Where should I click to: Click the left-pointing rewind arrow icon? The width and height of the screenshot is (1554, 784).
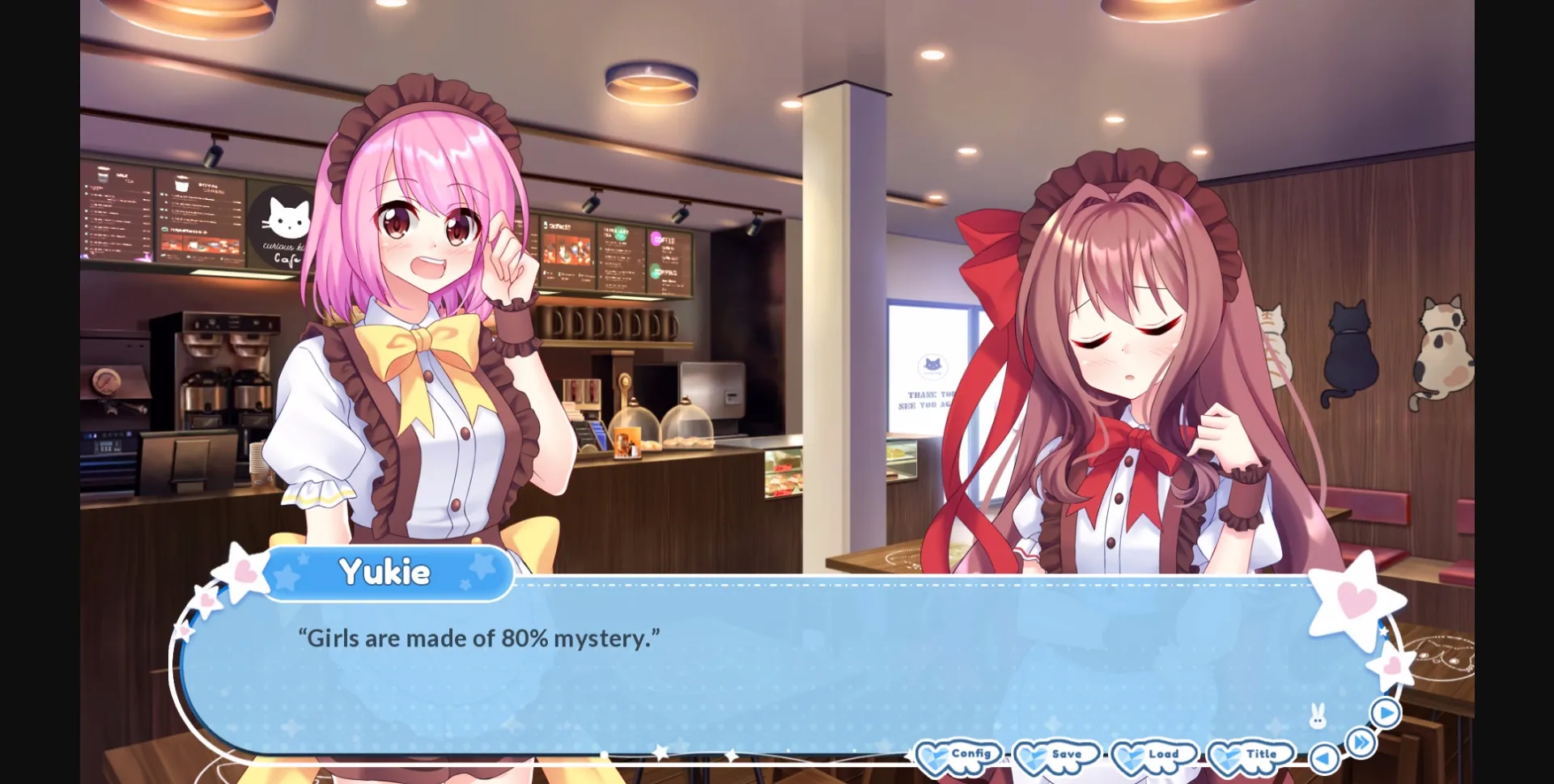coord(1324,757)
